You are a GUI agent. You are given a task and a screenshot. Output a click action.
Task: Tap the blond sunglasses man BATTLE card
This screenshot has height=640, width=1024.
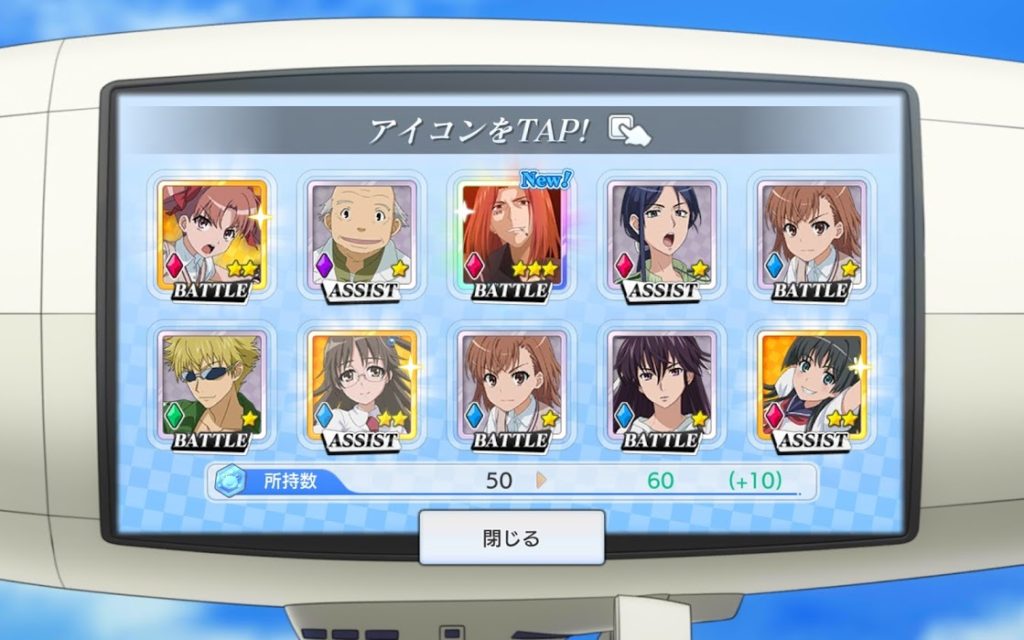click(212, 388)
